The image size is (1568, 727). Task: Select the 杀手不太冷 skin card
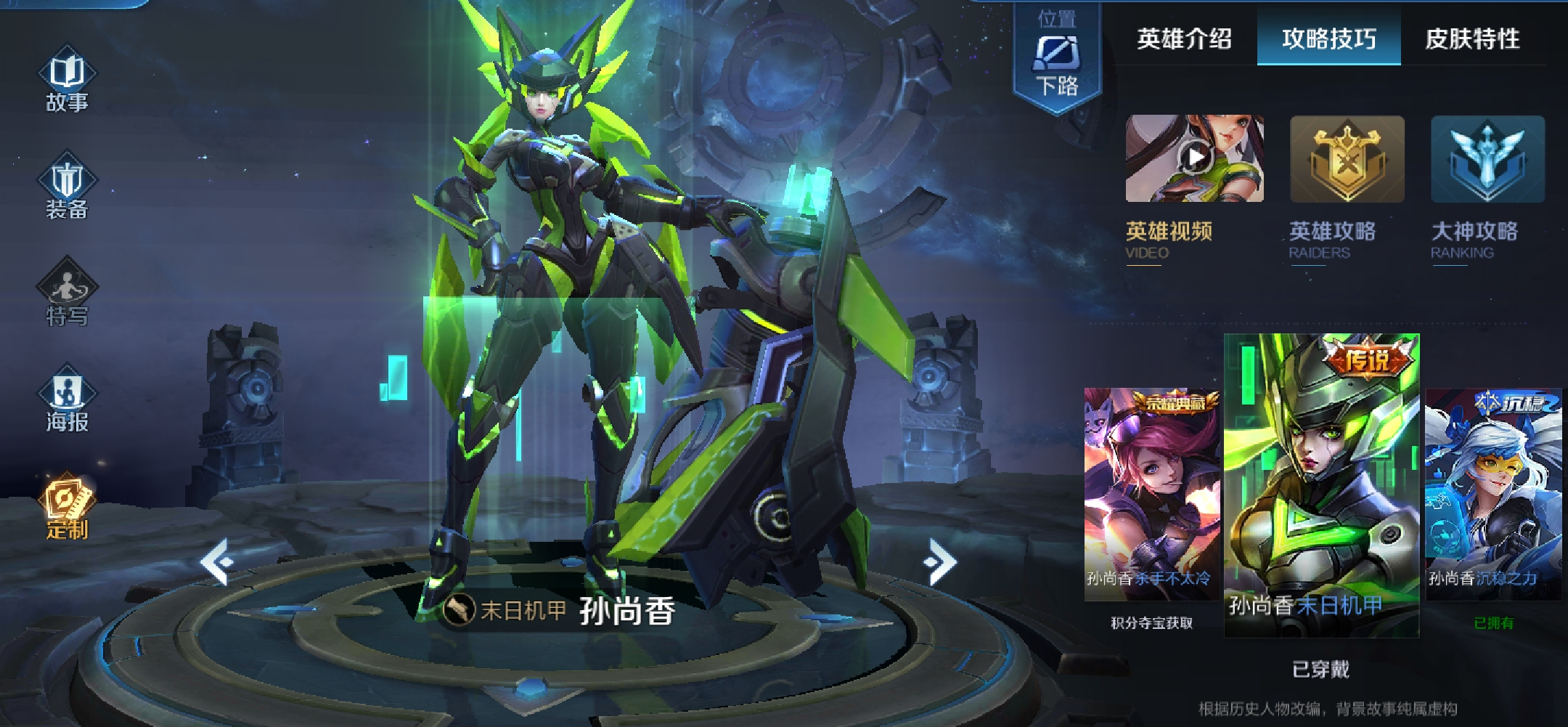coord(1151,494)
